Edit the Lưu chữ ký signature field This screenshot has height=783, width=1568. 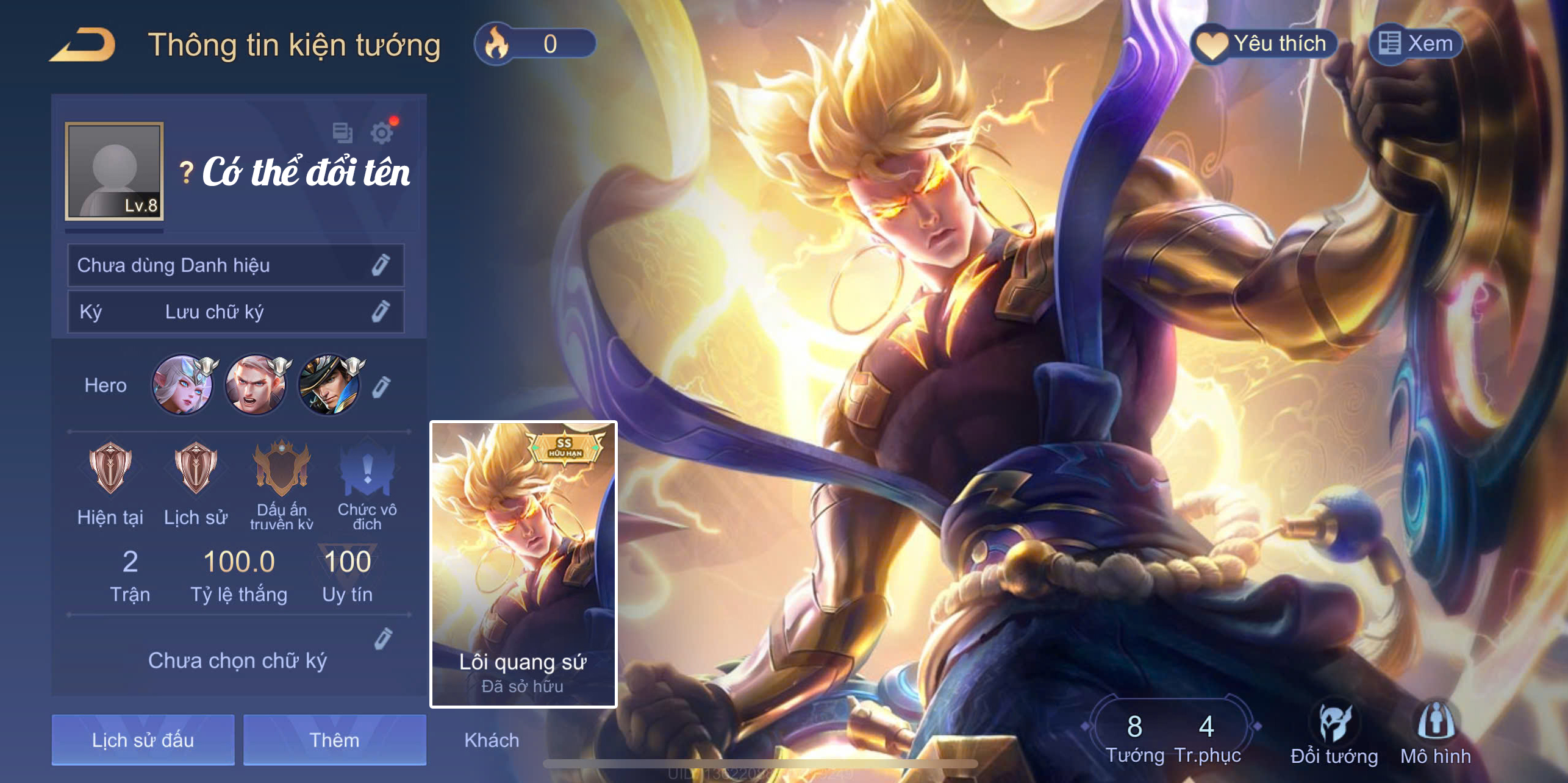381,312
